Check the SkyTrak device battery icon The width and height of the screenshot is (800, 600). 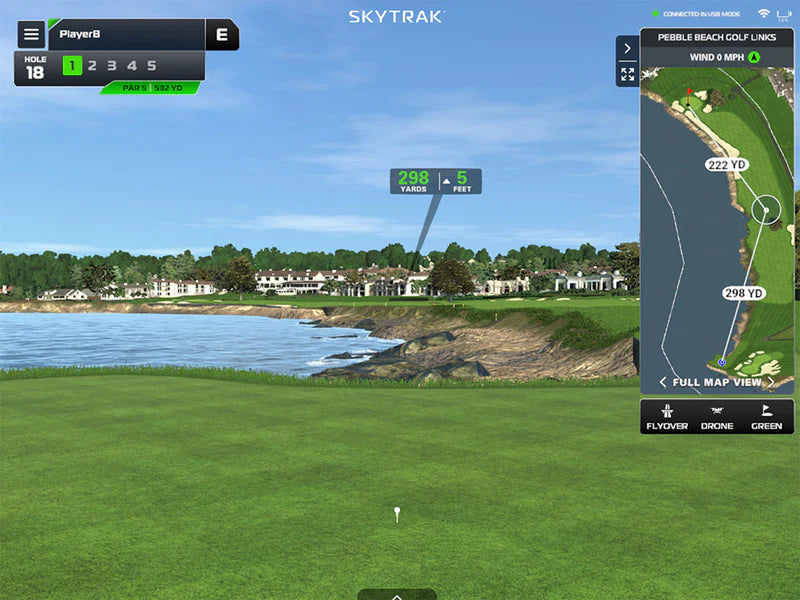[783, 14]
